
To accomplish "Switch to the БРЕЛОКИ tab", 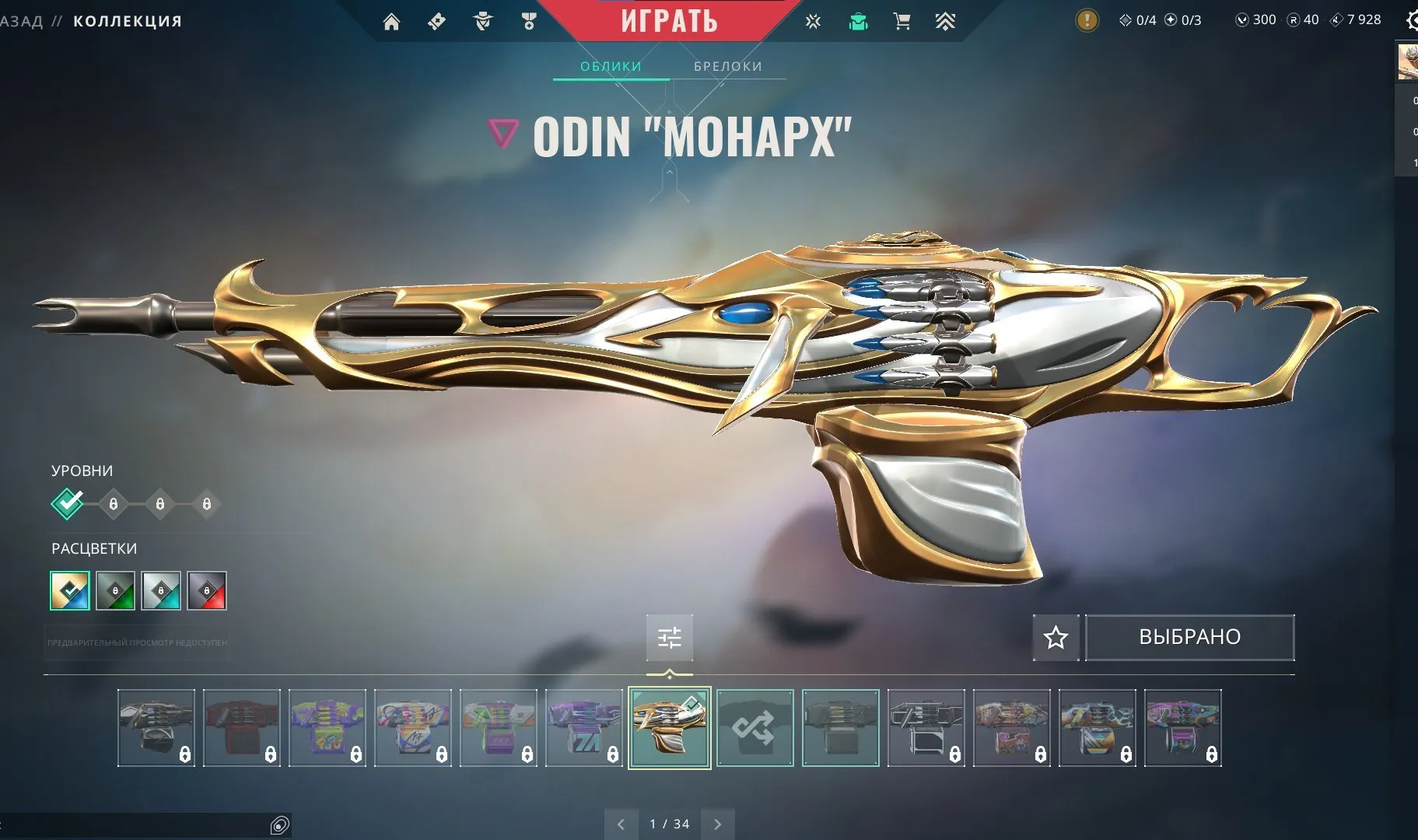I will (x=727, y=66).
